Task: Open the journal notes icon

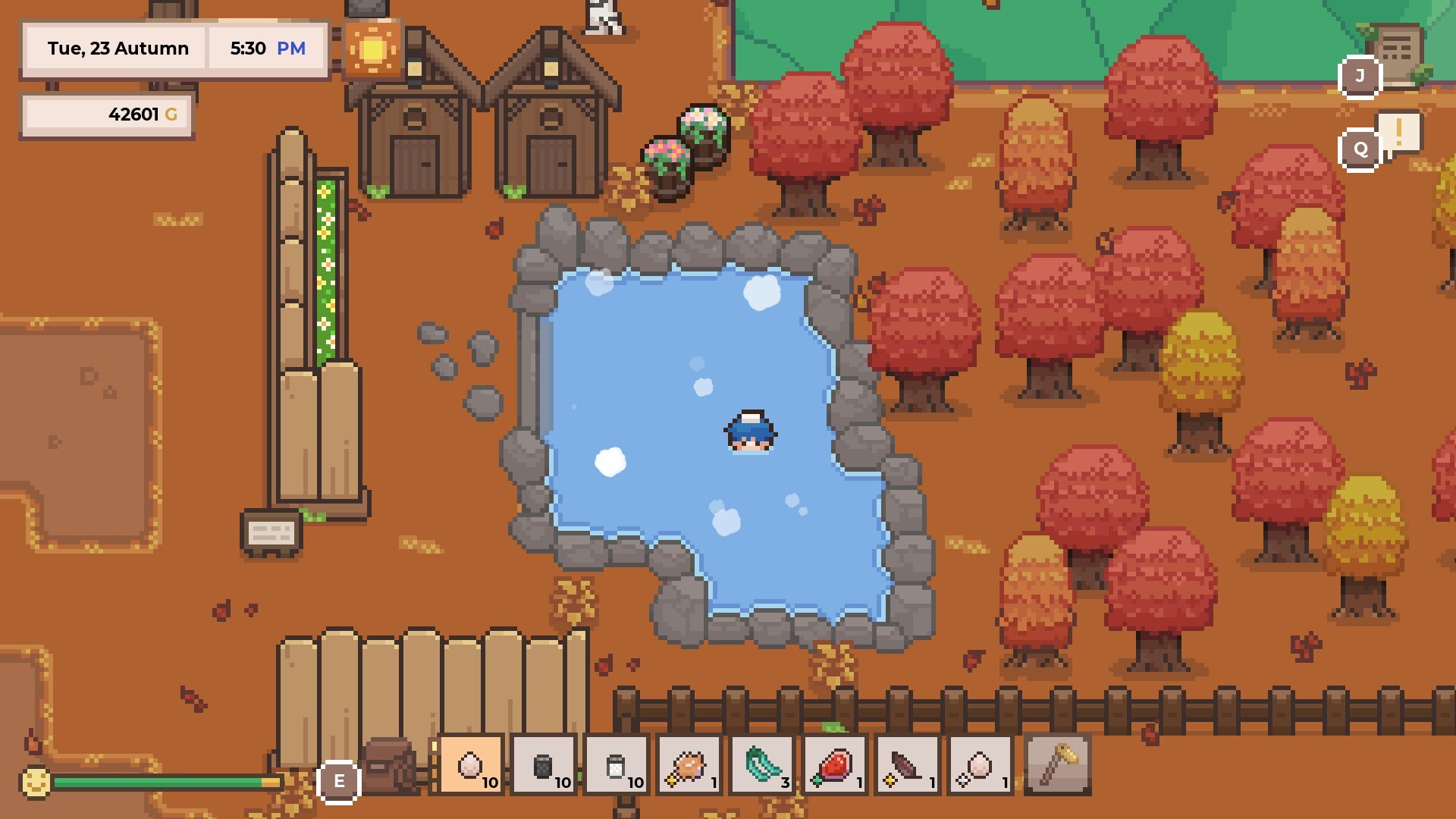Action: (1397, 53)
